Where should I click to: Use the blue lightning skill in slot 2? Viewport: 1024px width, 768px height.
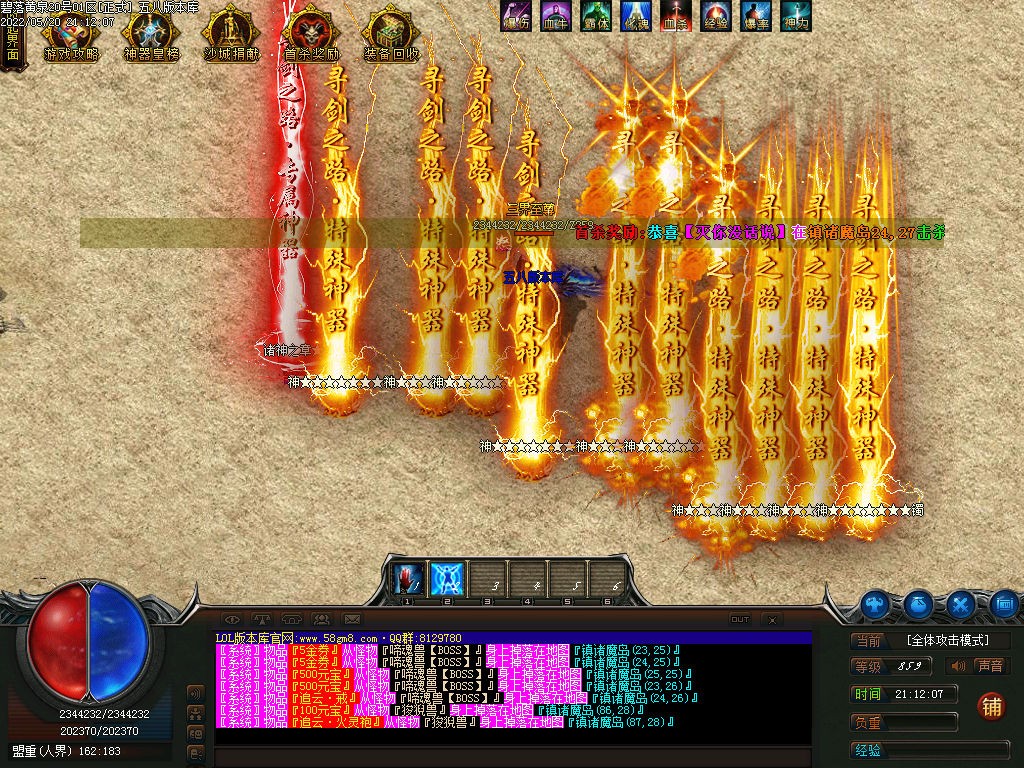(x=446, y=578)
